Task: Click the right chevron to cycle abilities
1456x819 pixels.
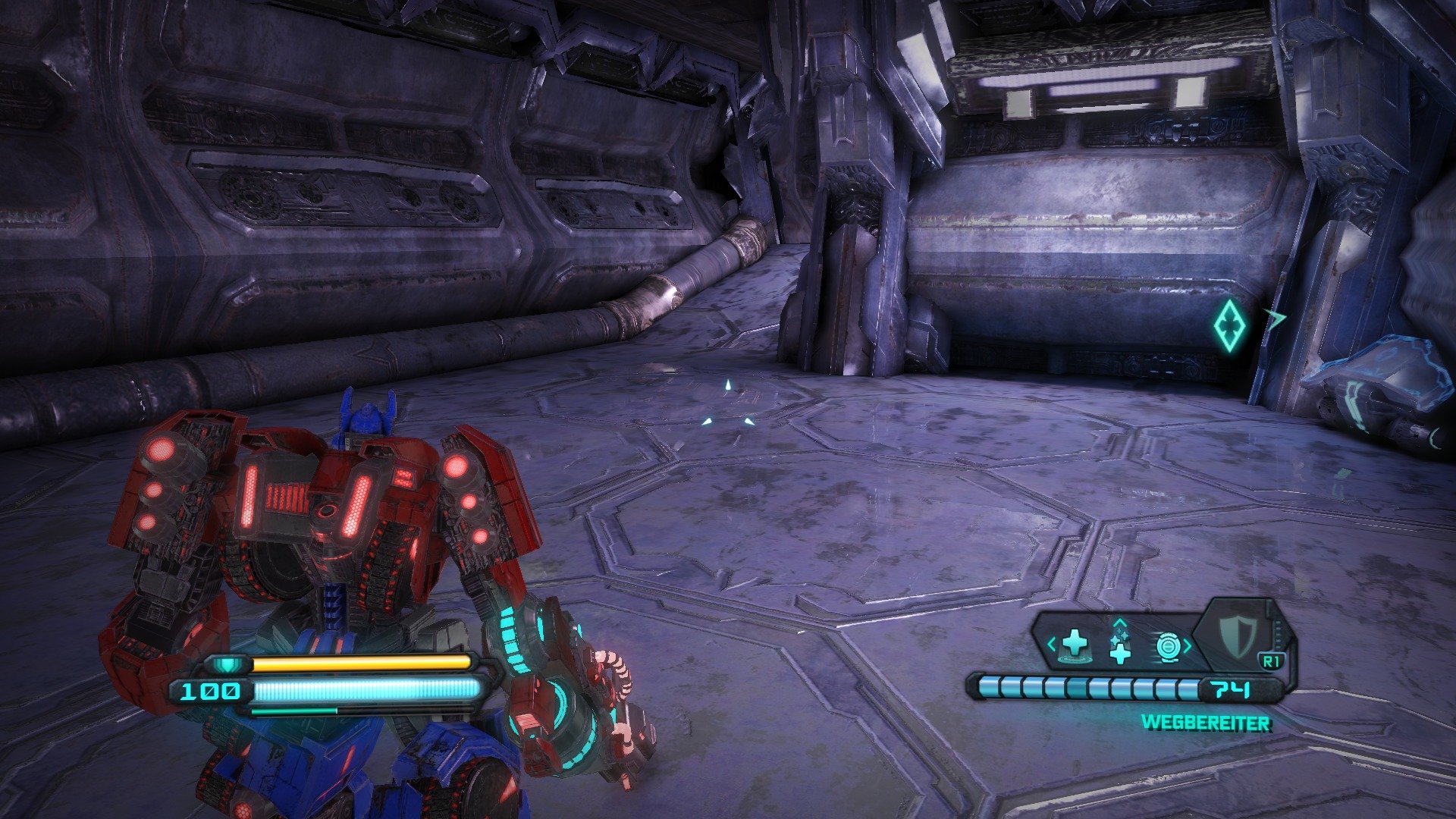Action: (x=1187, y=645)
